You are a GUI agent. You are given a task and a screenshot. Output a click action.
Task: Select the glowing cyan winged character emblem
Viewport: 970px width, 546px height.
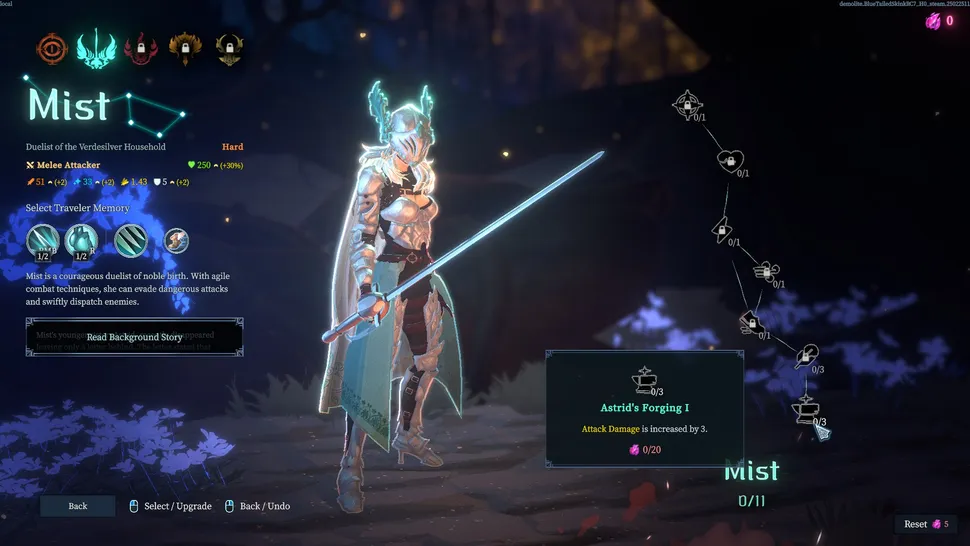tap(96, 46)
